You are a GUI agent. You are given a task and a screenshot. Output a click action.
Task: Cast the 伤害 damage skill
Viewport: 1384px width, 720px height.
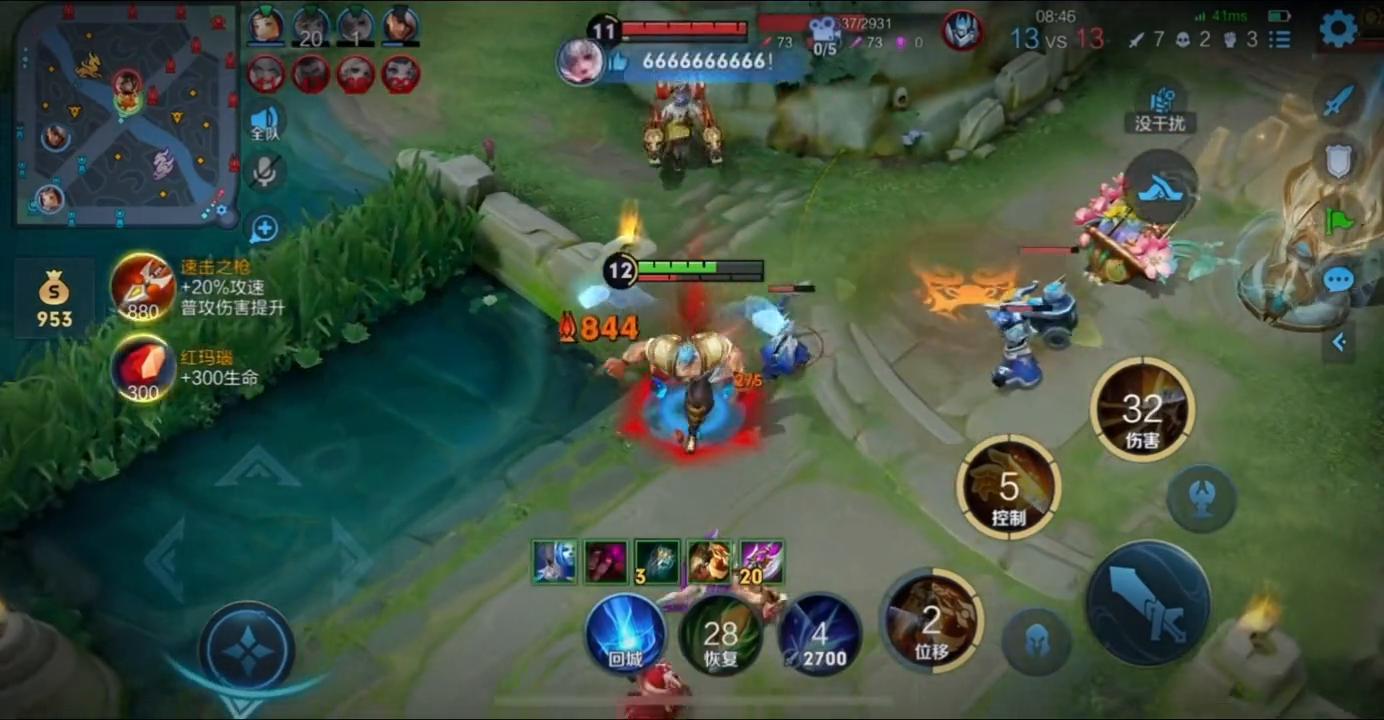[1142, 409]
